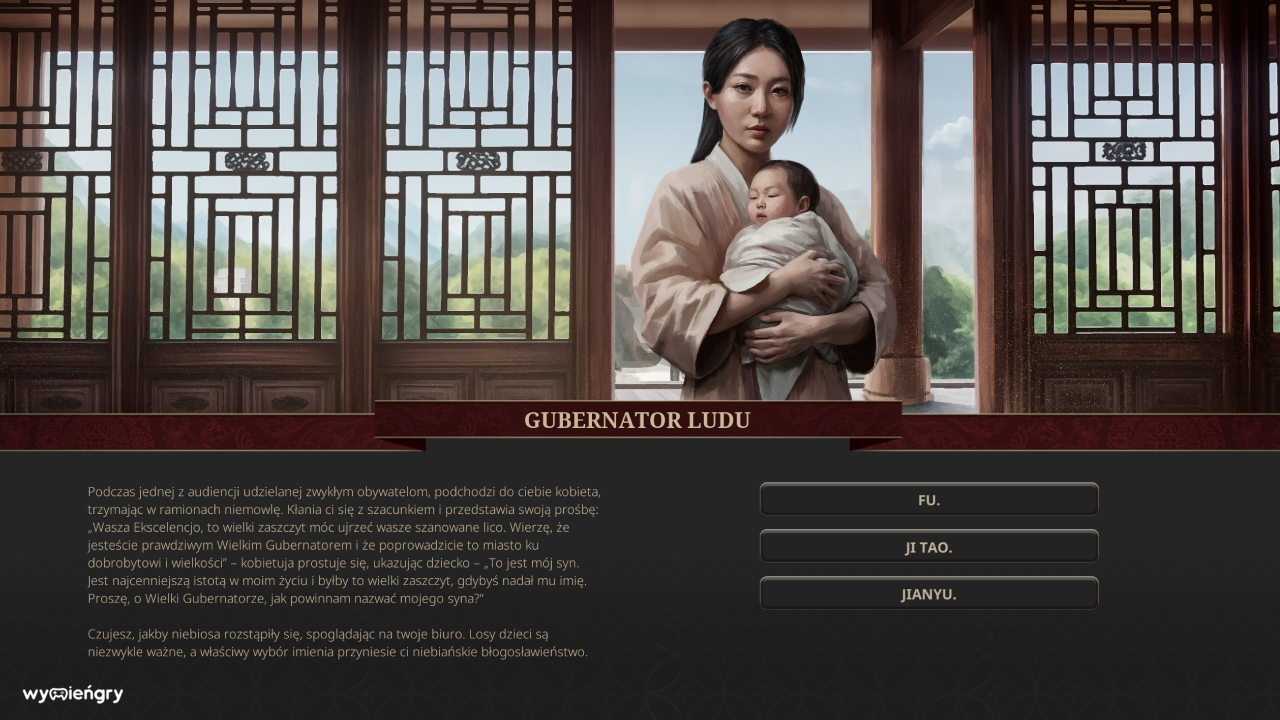This screenshot has width=1280, height=720.
Task: Click the "Gubernator Ludu" title banner
Action: point(637,420)
